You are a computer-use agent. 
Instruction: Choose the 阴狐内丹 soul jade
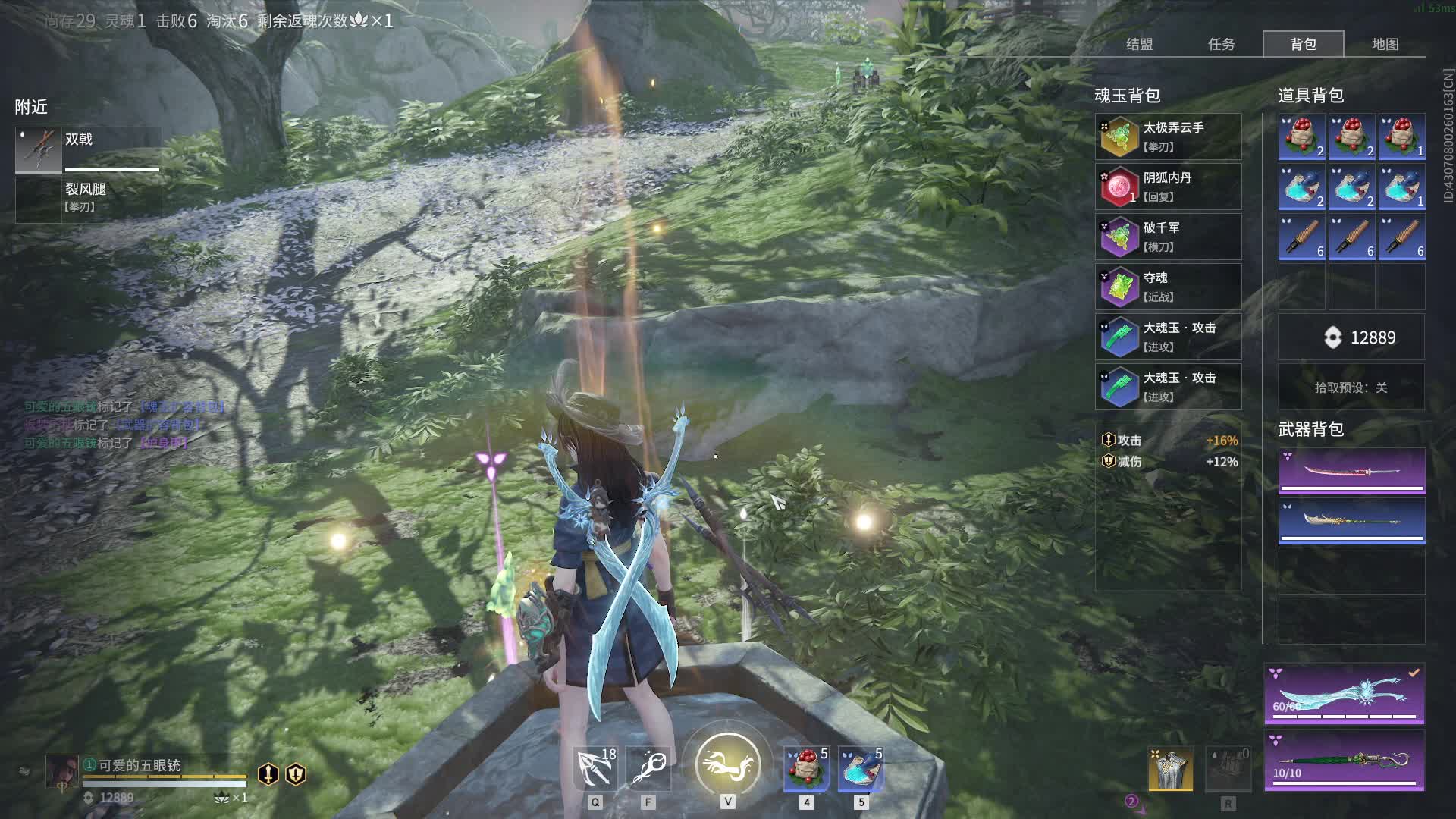(x=1168, y=187)
